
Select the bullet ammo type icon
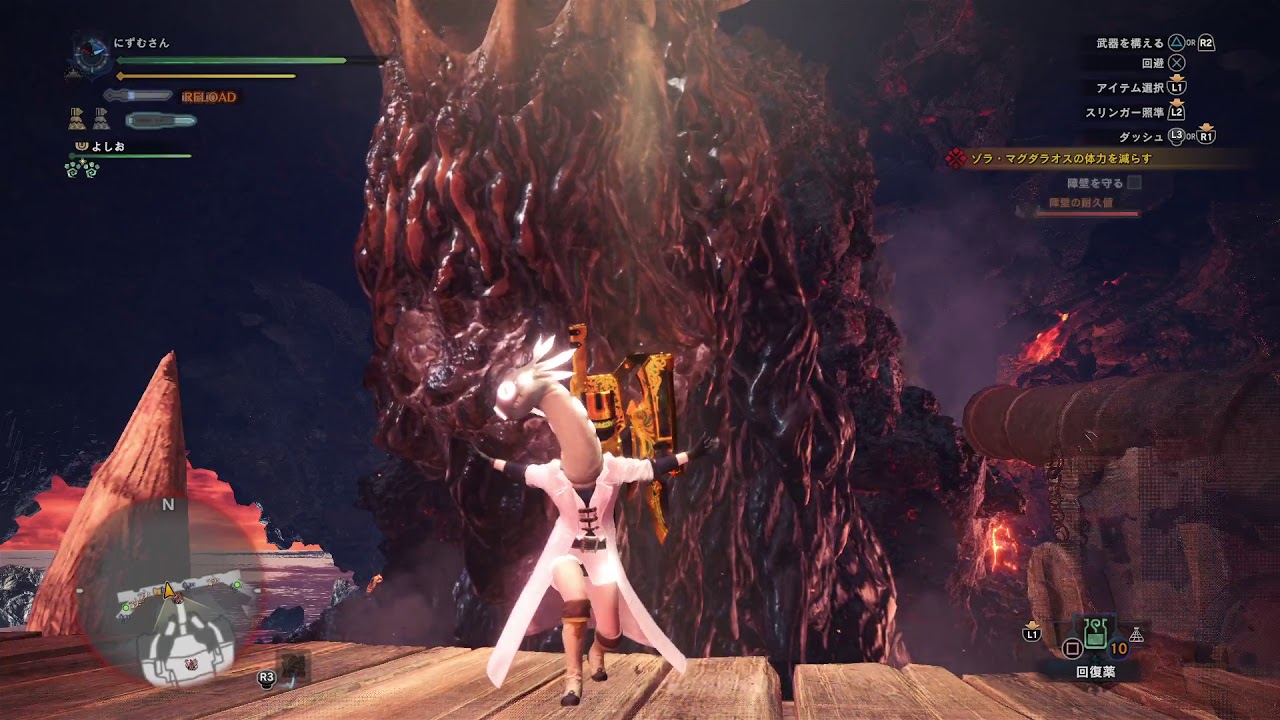coord(161,121)
